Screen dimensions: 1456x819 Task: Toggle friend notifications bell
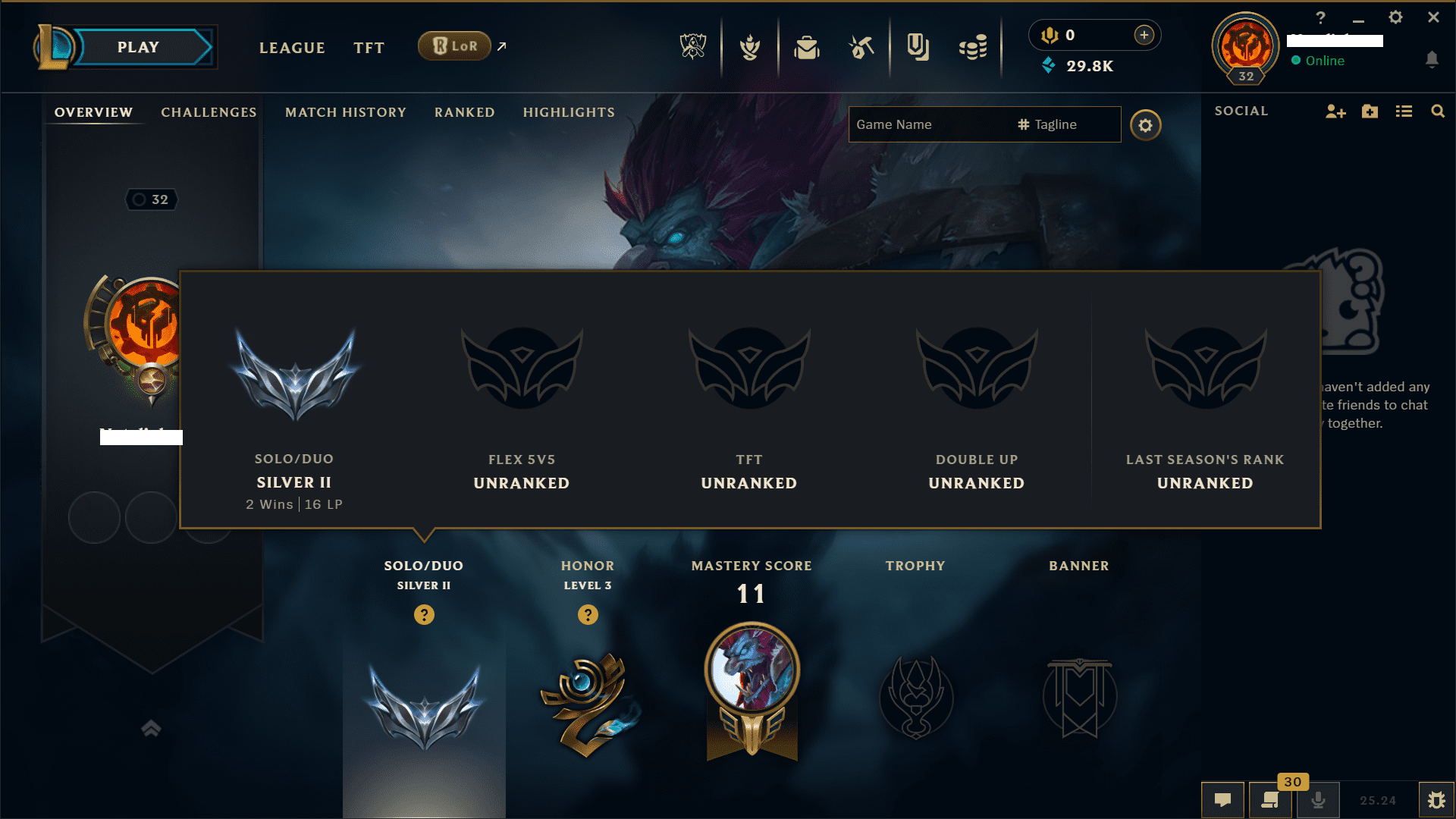coord(1433,58)
